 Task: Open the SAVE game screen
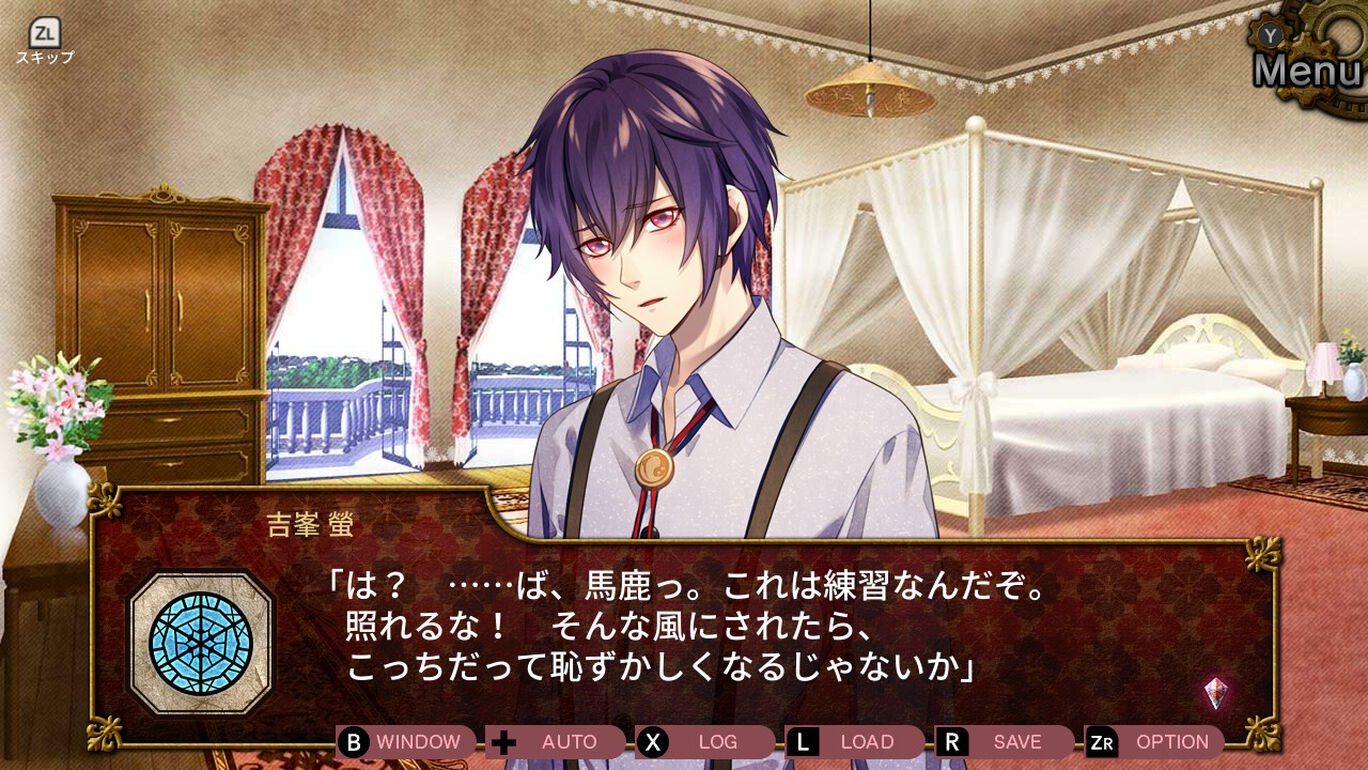click(1004, 742)
